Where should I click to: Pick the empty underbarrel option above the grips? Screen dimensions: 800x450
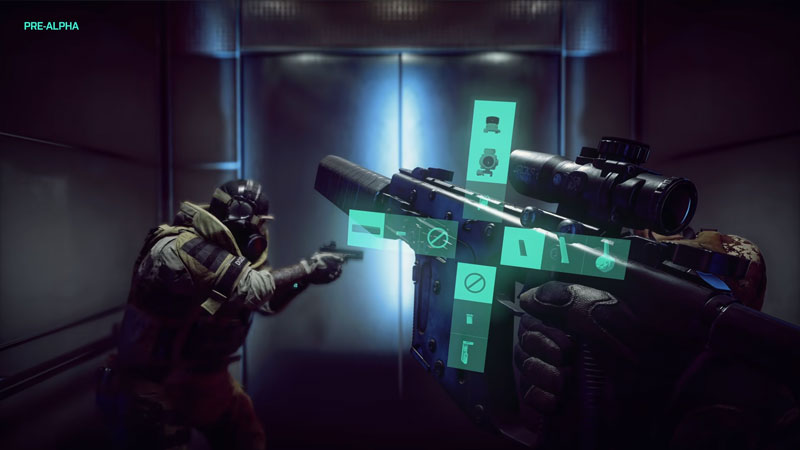[x=474, y=283]
